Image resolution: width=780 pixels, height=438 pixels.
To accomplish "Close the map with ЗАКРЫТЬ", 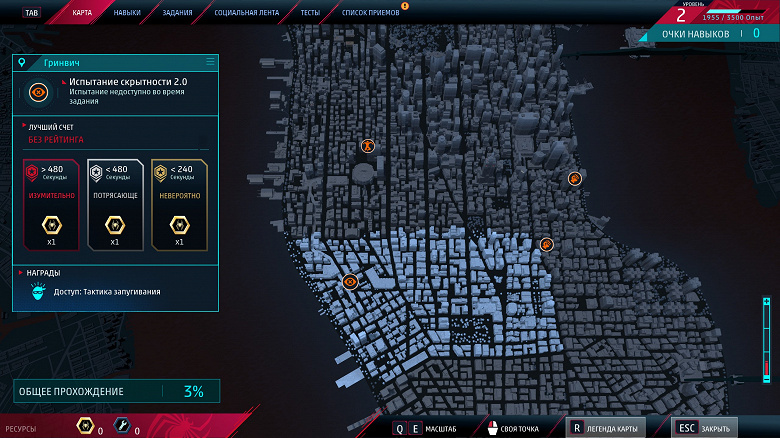I will [x=705, y=428].
